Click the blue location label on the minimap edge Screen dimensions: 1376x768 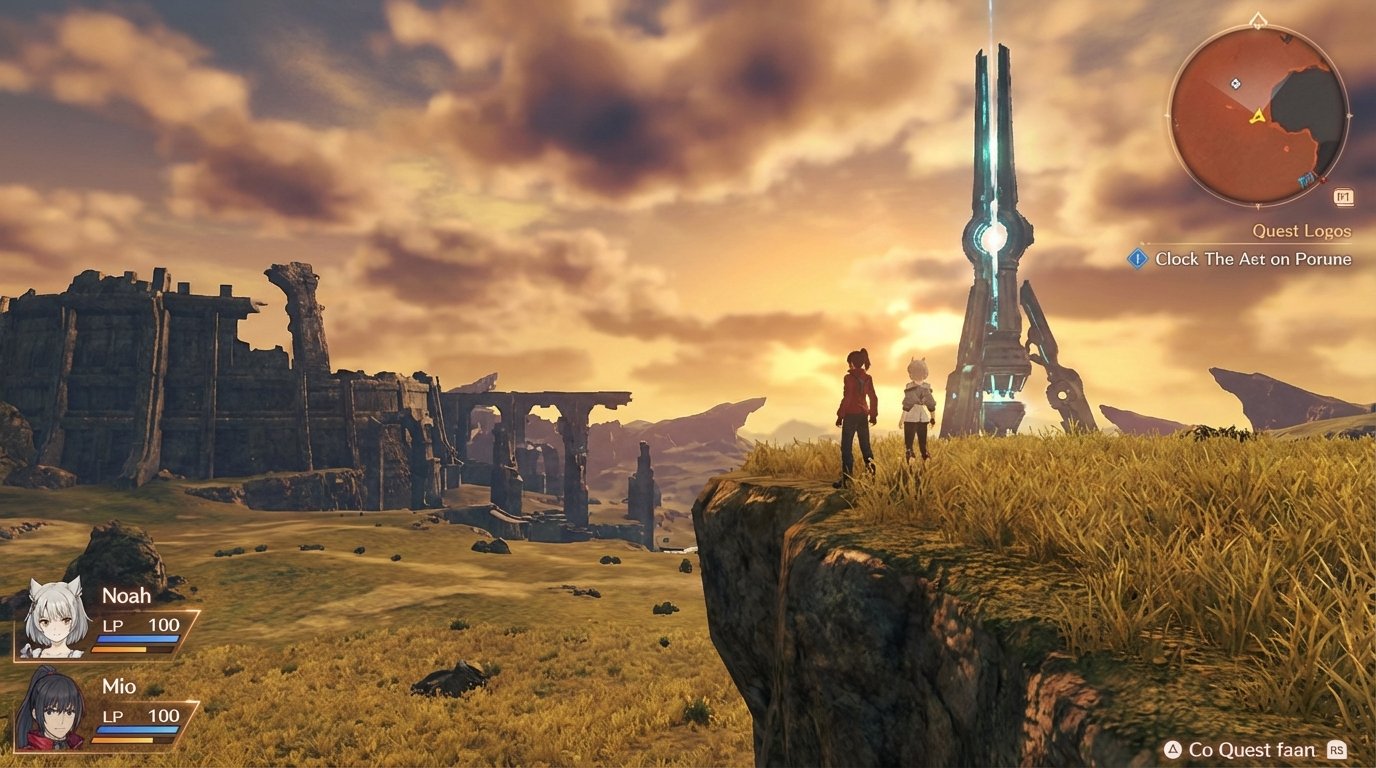[x=1306, y=179]
